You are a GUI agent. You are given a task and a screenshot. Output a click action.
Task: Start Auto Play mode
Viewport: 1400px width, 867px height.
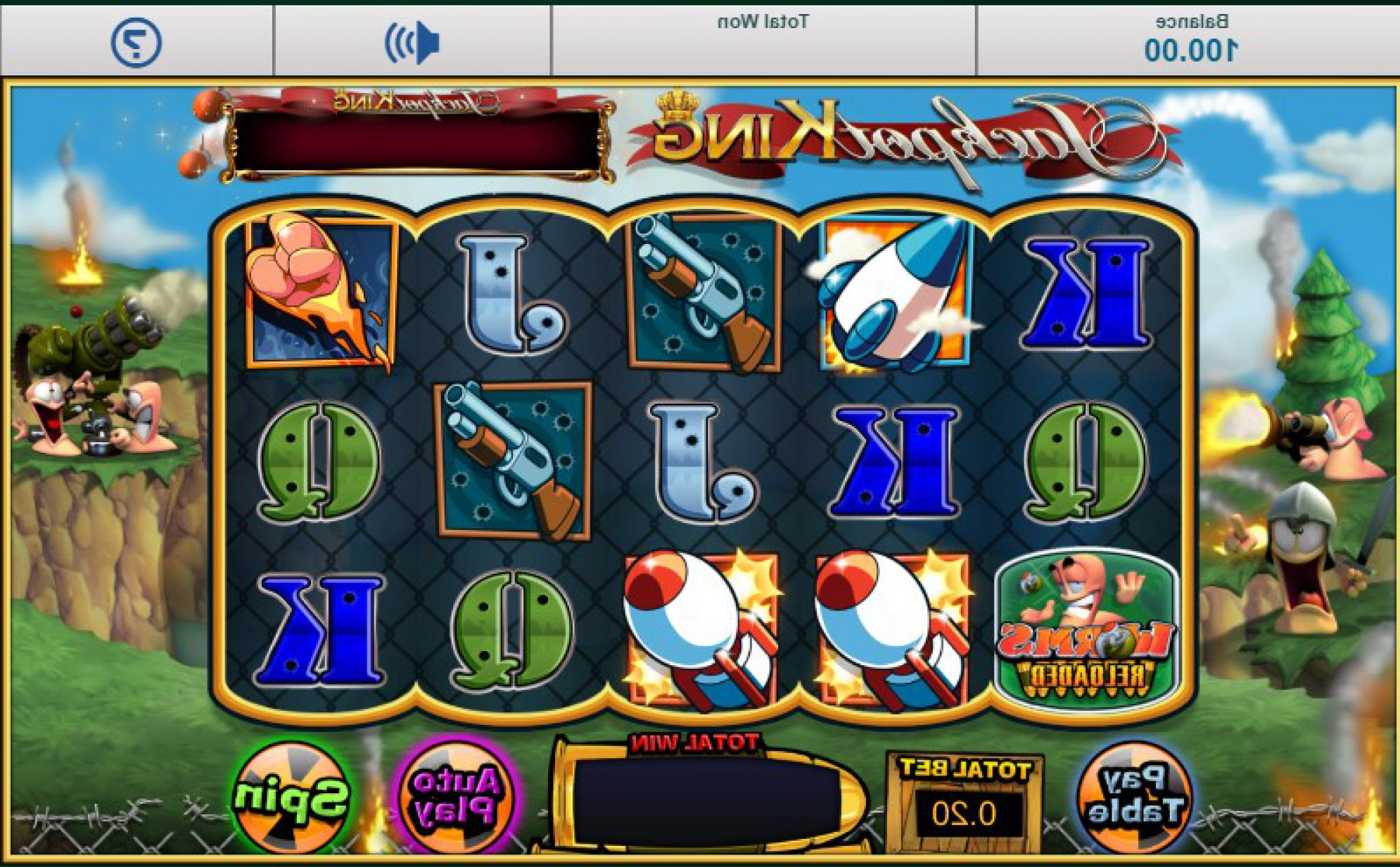point(457,797)
